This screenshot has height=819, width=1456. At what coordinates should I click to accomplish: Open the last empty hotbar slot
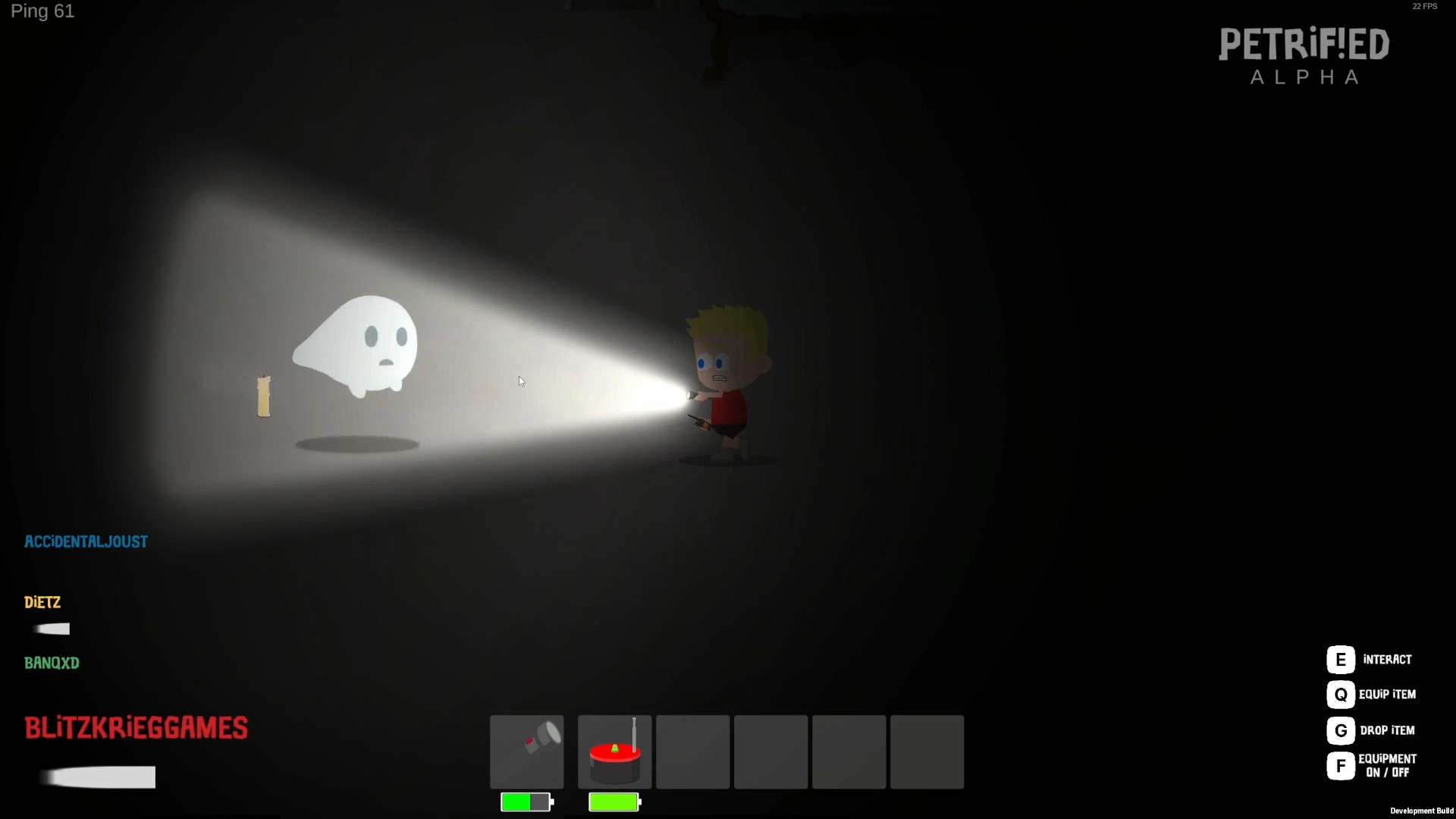click(x=926, y=752)
